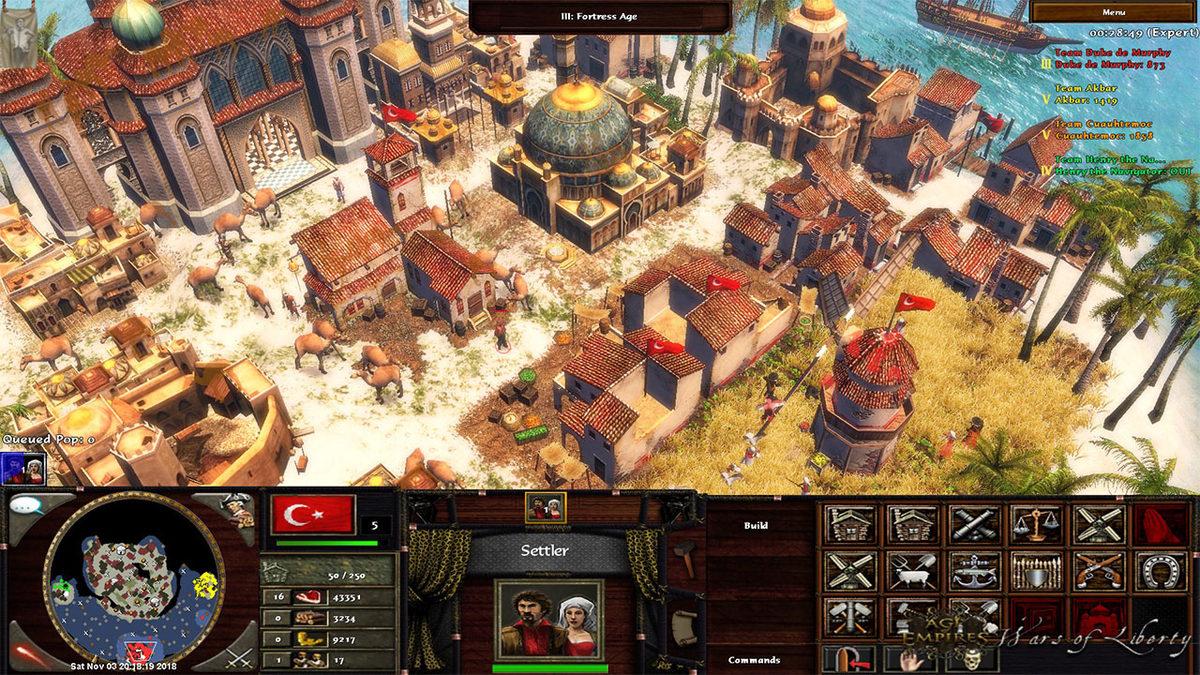
Task: Build a dock with the anchor icon
Action: coord(974,571)
